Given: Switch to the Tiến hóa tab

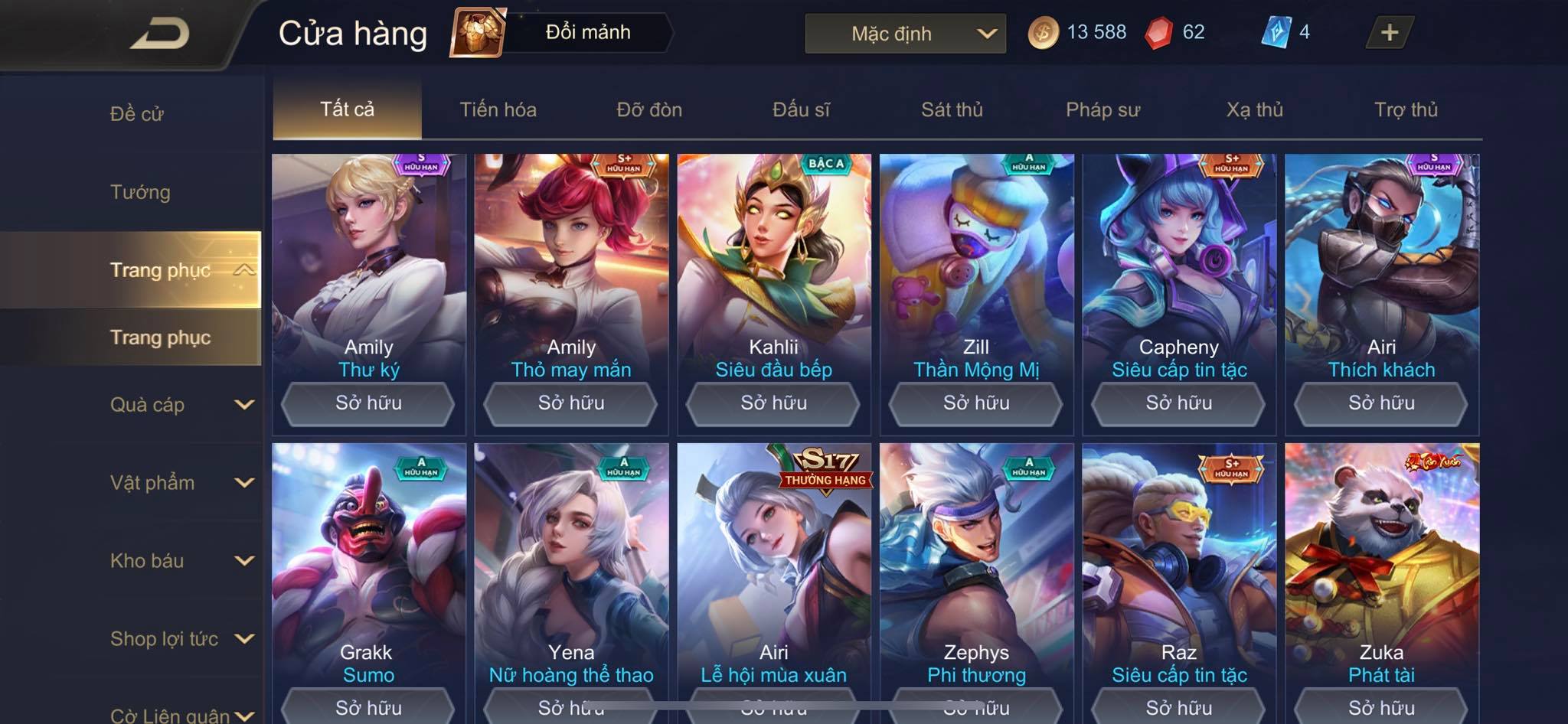Looking at the screenshot, I should click(x=498, y=109).
